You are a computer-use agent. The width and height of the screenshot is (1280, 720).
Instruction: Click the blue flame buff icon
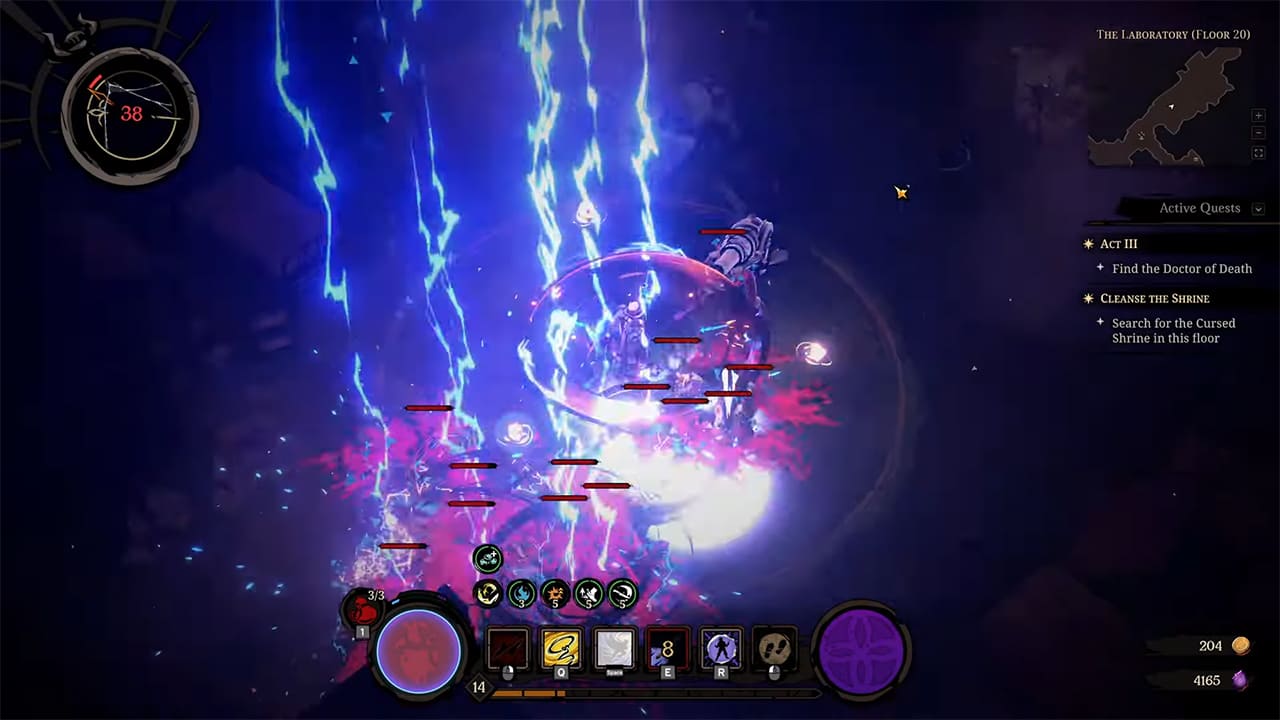(521, 594)
